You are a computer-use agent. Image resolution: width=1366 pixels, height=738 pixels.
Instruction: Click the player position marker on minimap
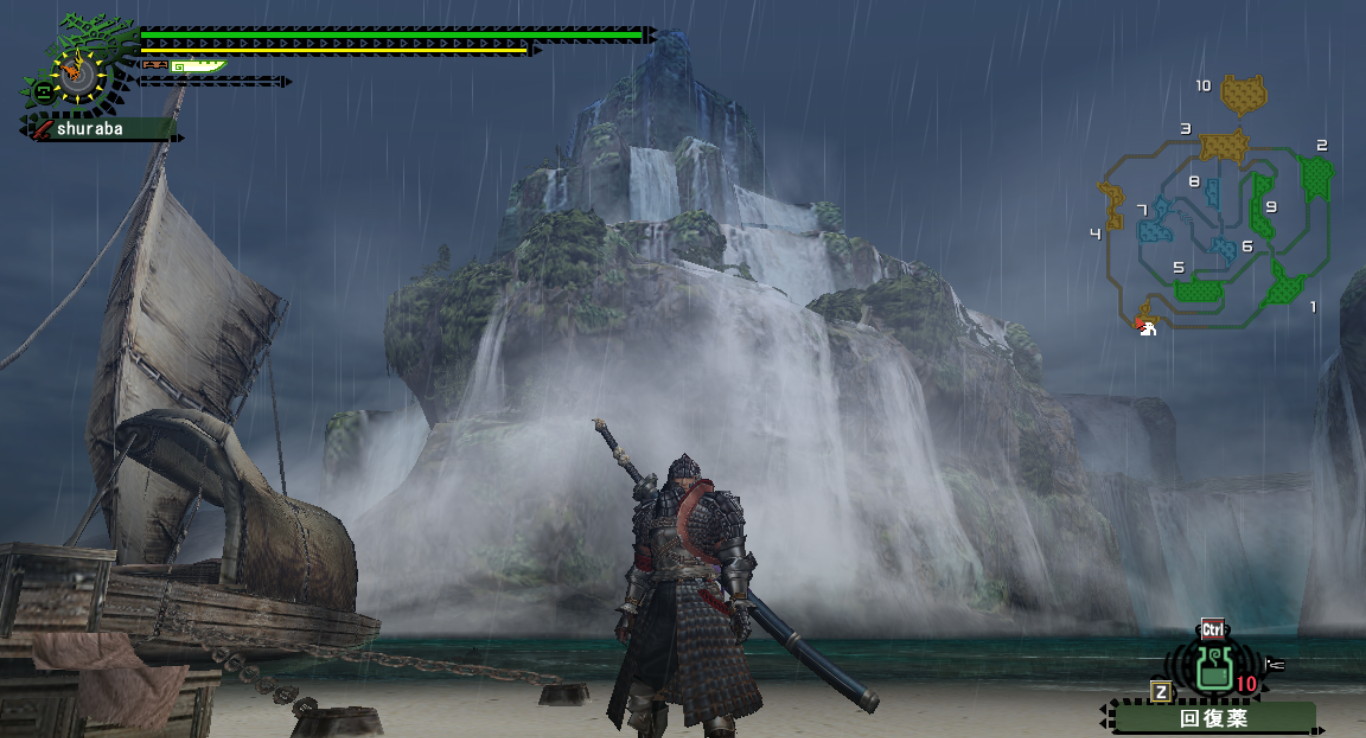coord(1147,326)
